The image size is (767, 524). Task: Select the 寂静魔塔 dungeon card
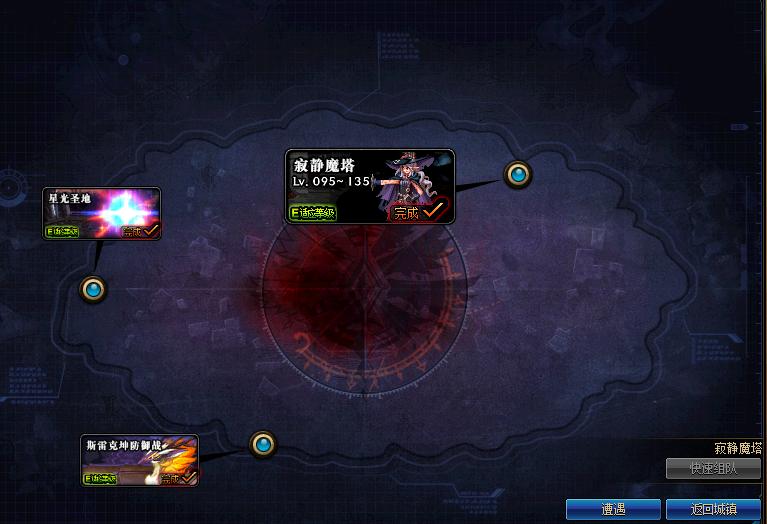[369, 186]
